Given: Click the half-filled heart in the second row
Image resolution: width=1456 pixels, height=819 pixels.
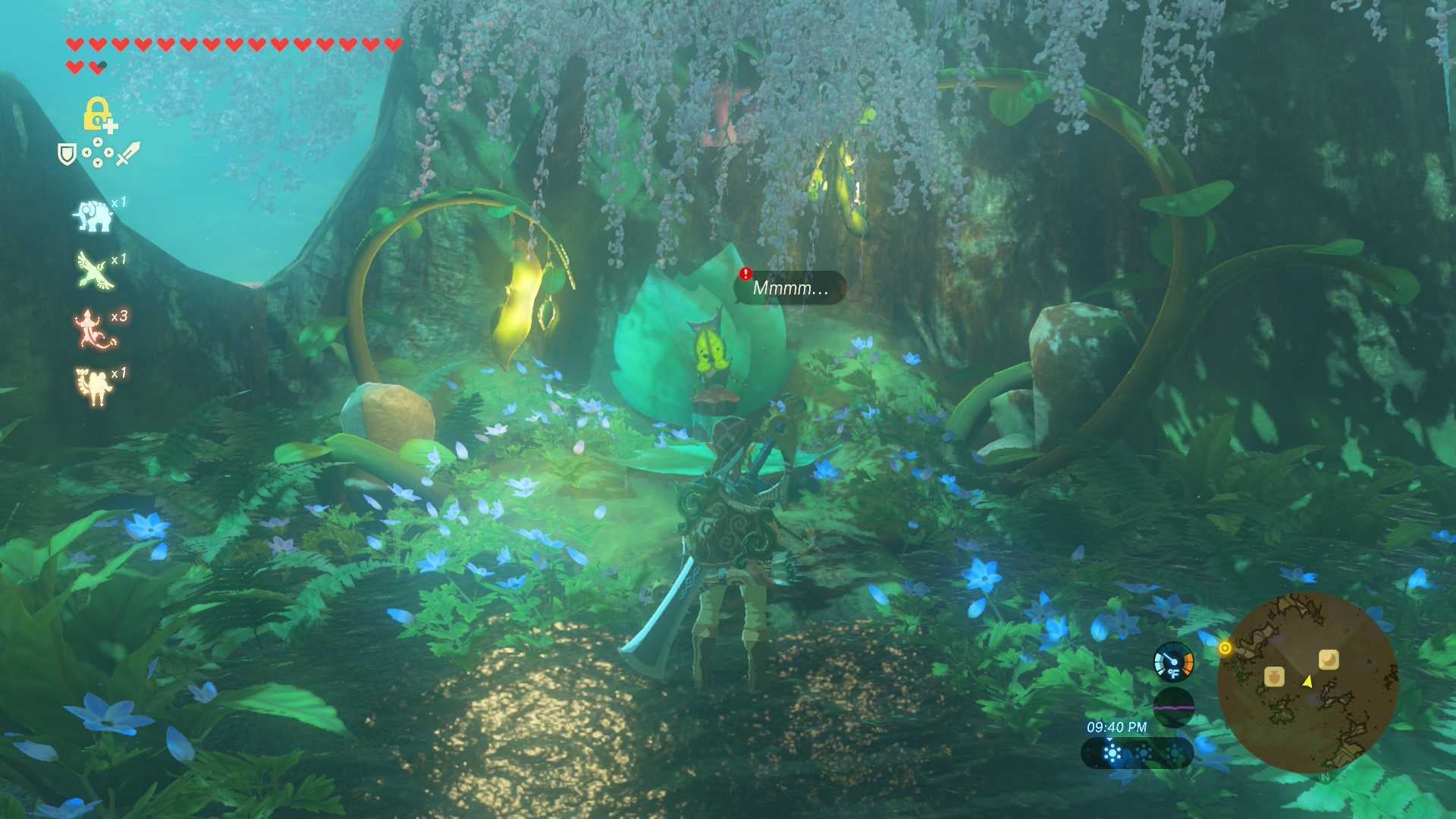Looking at the screenshot, I should click(x=97, y=65).
